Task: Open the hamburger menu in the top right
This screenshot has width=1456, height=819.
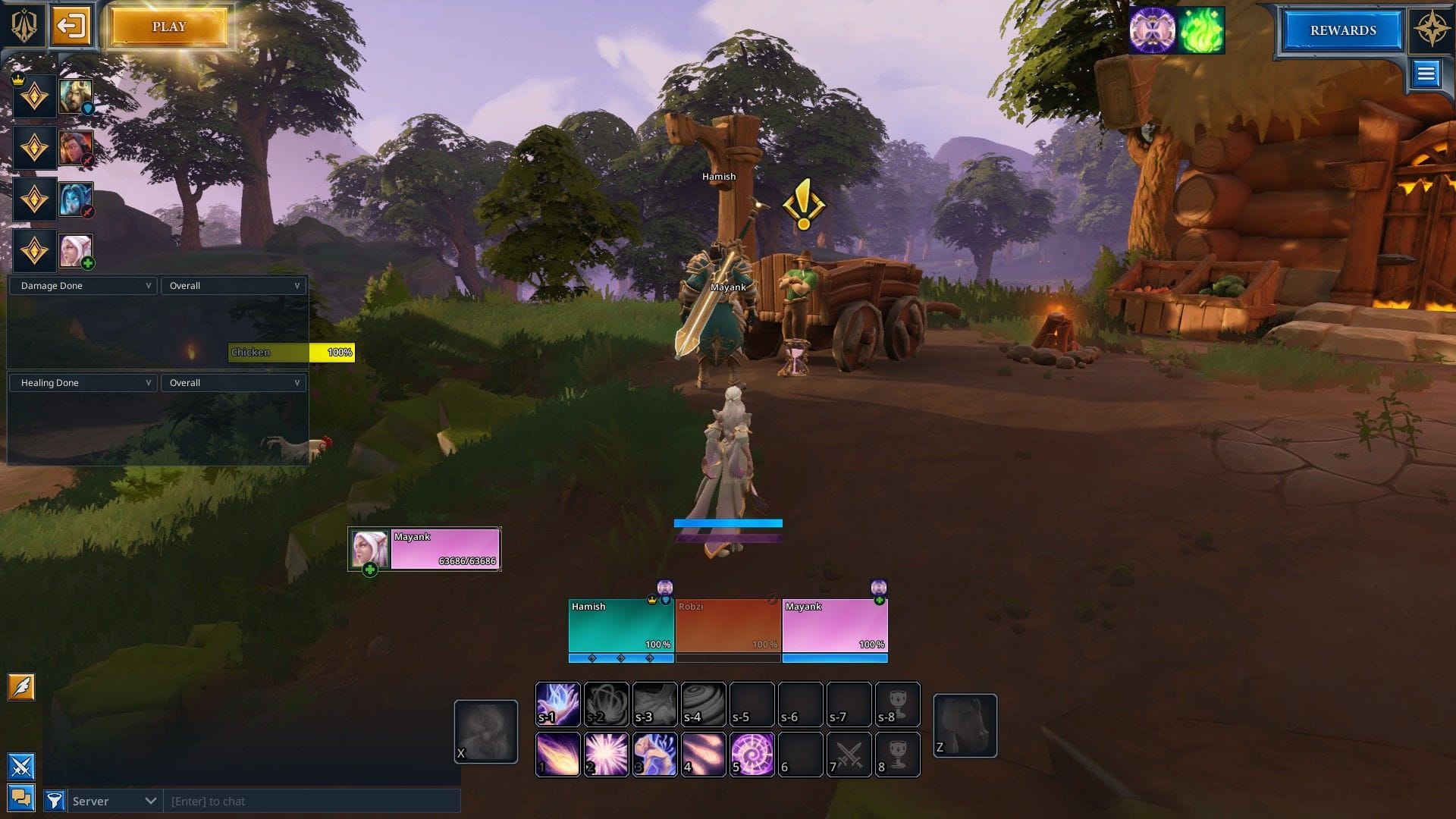Action: click(x=1426, y=74)
